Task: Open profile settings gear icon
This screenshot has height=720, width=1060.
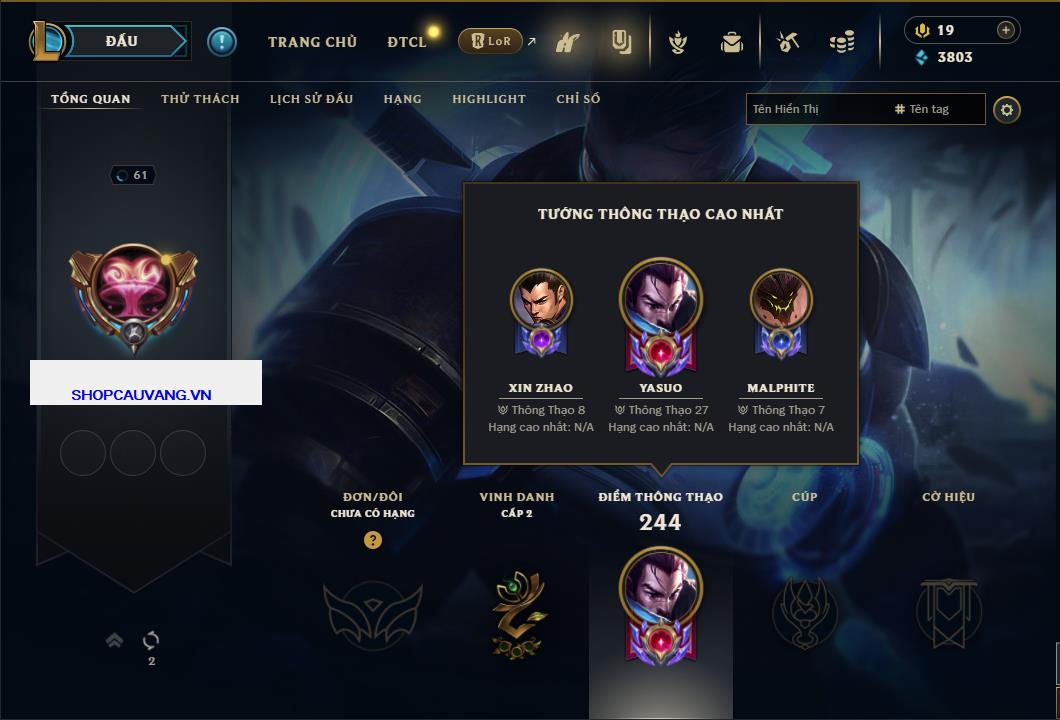Action: pos(1007,109)
